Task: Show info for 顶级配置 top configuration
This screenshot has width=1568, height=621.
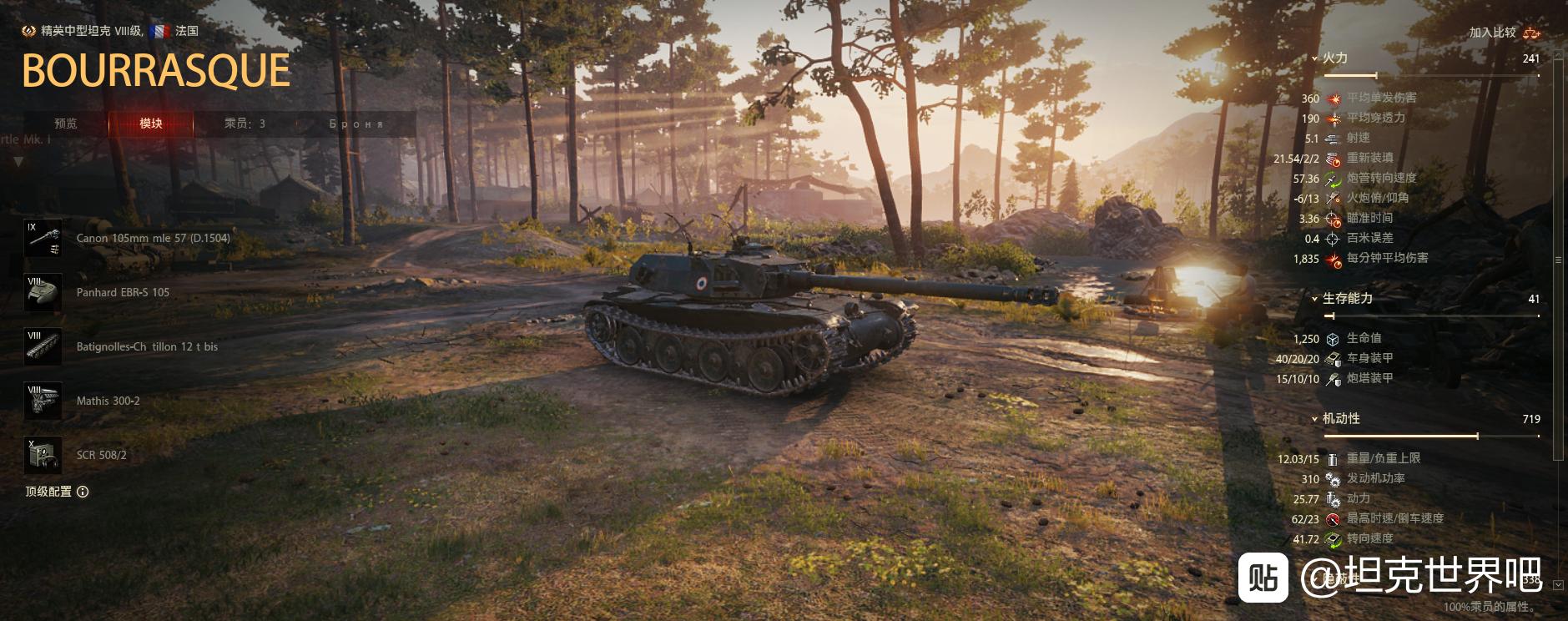Action: (83, 492)
